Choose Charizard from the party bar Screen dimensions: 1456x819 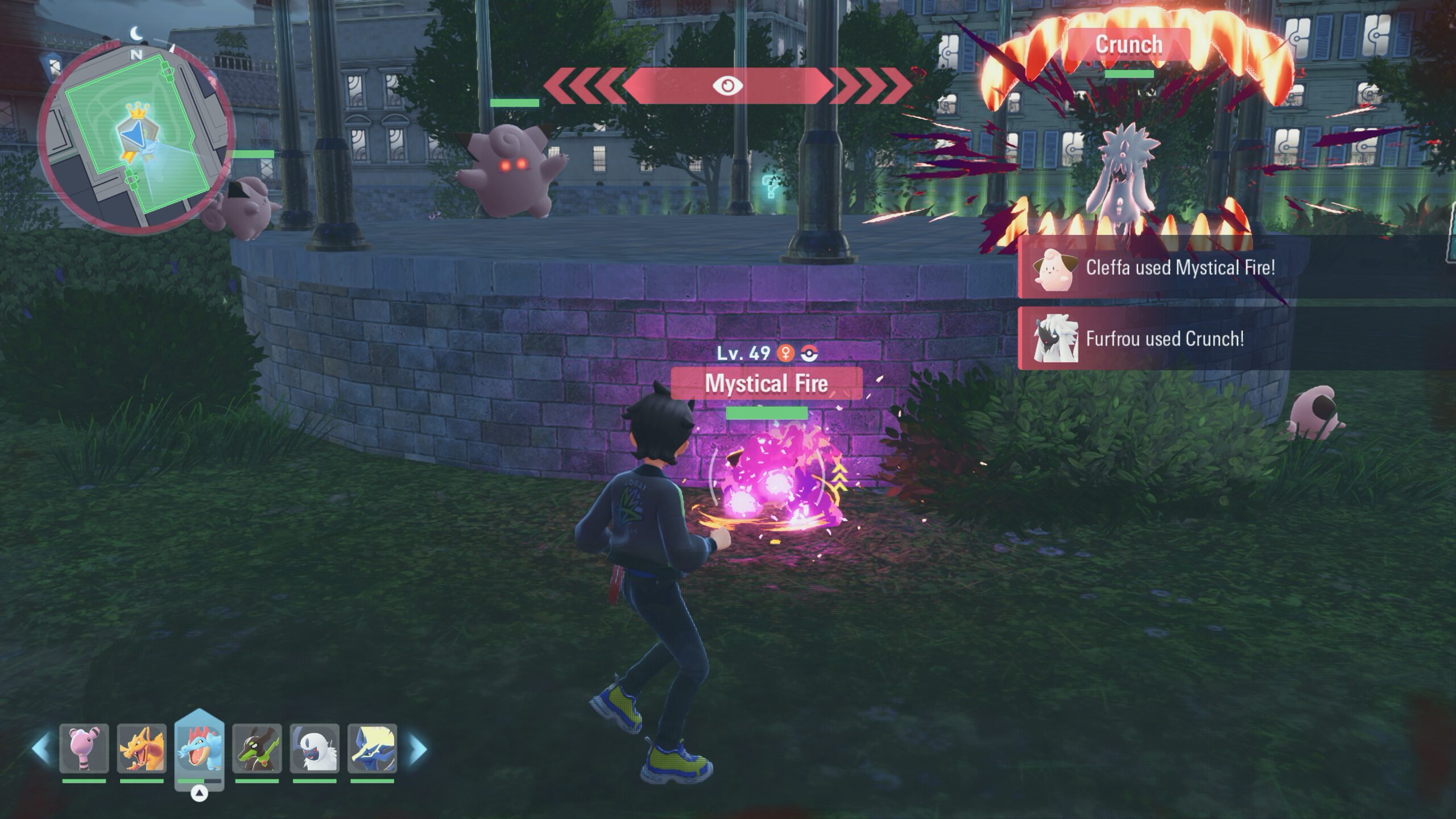tap(142, 748)
